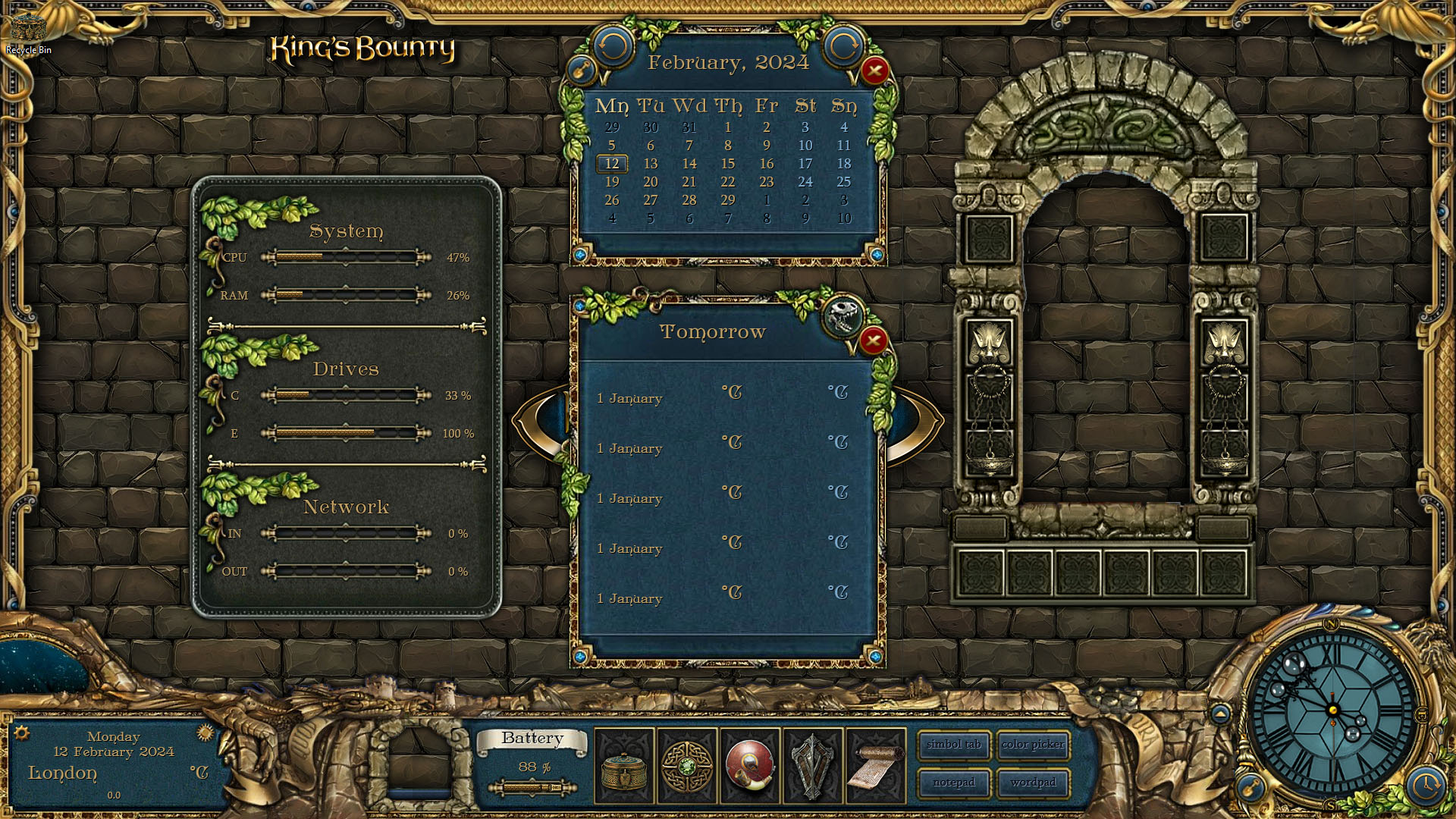Screen dimensions: 1456x819
Task: Launch wordpad from the bottom bar
Action: [x=1033, y=783]
